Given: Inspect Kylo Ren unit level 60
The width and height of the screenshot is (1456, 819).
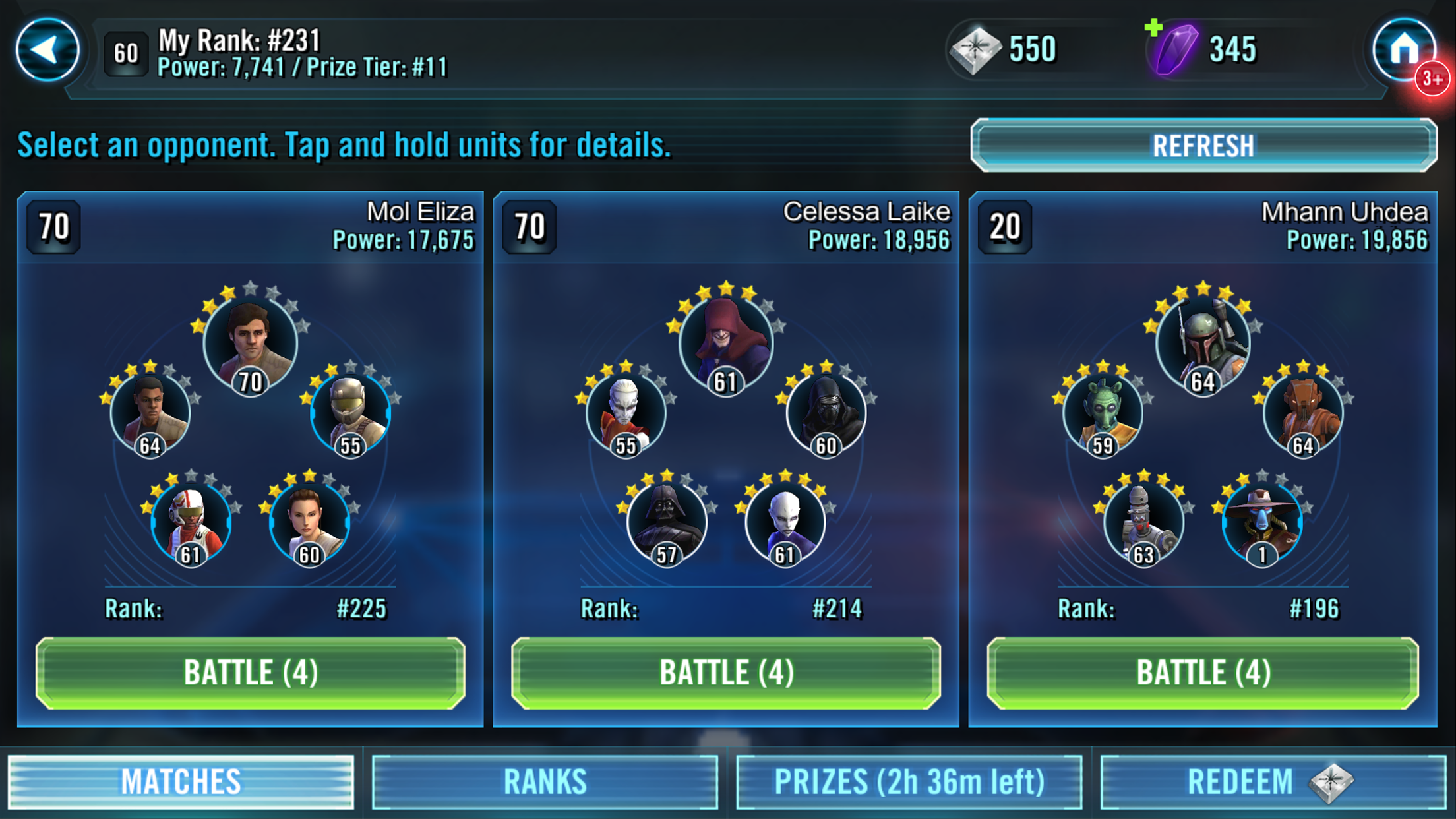Looking at the screenshot, I should click(x=826, y=413).
